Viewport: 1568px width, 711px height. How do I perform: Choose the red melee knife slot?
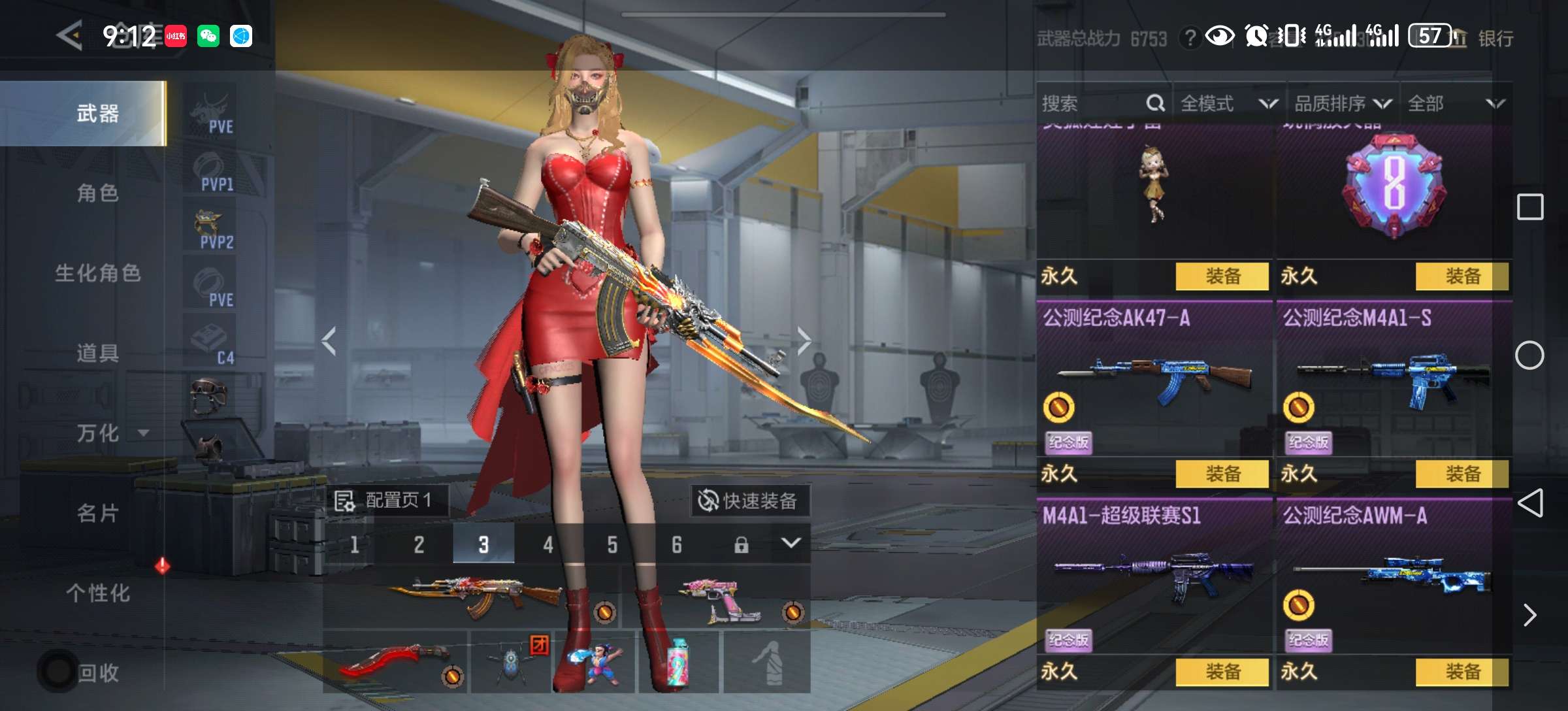point(395,661)
